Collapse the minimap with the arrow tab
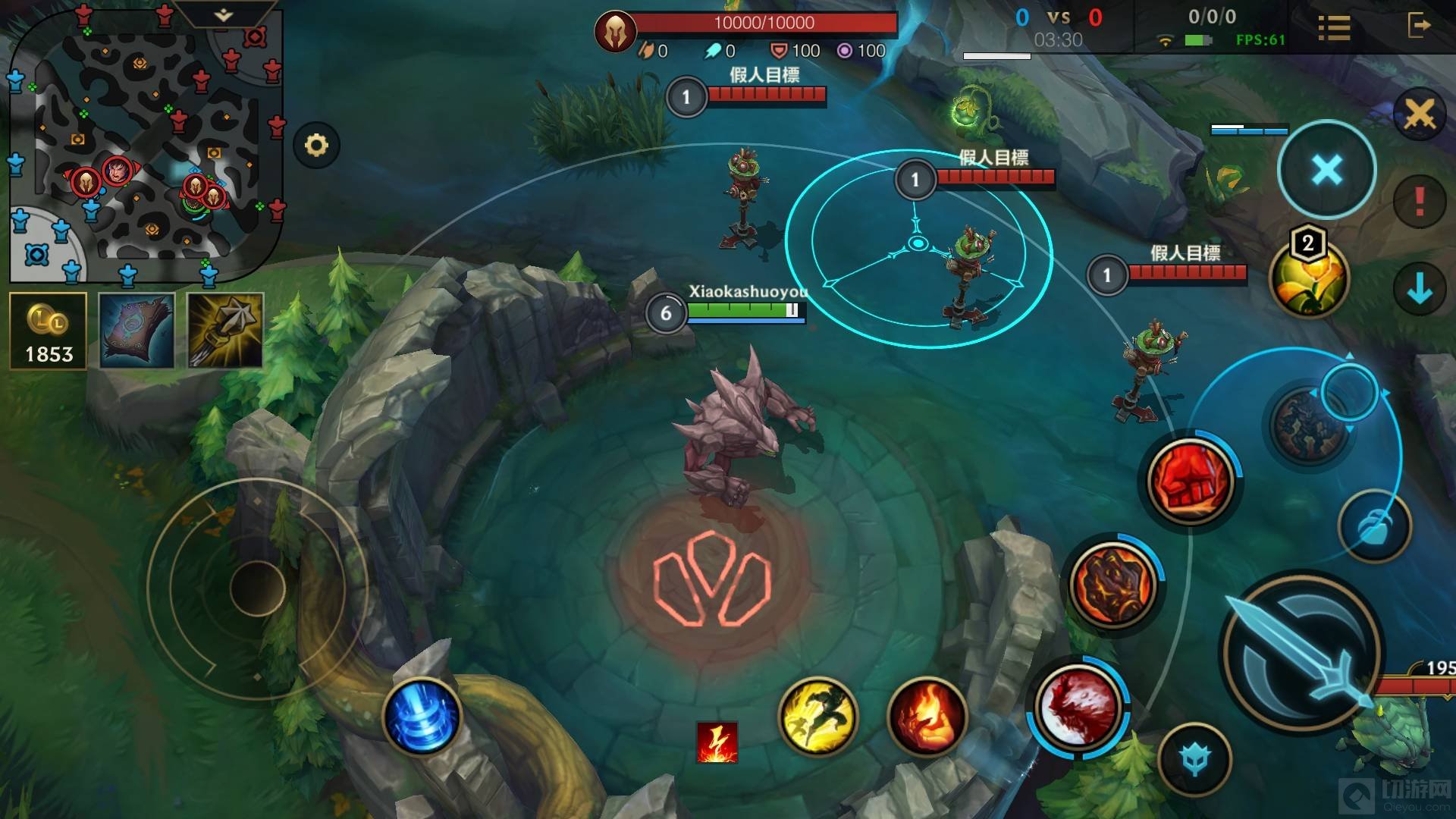The height and width of the screenshot is (819, 1456). 223,15
